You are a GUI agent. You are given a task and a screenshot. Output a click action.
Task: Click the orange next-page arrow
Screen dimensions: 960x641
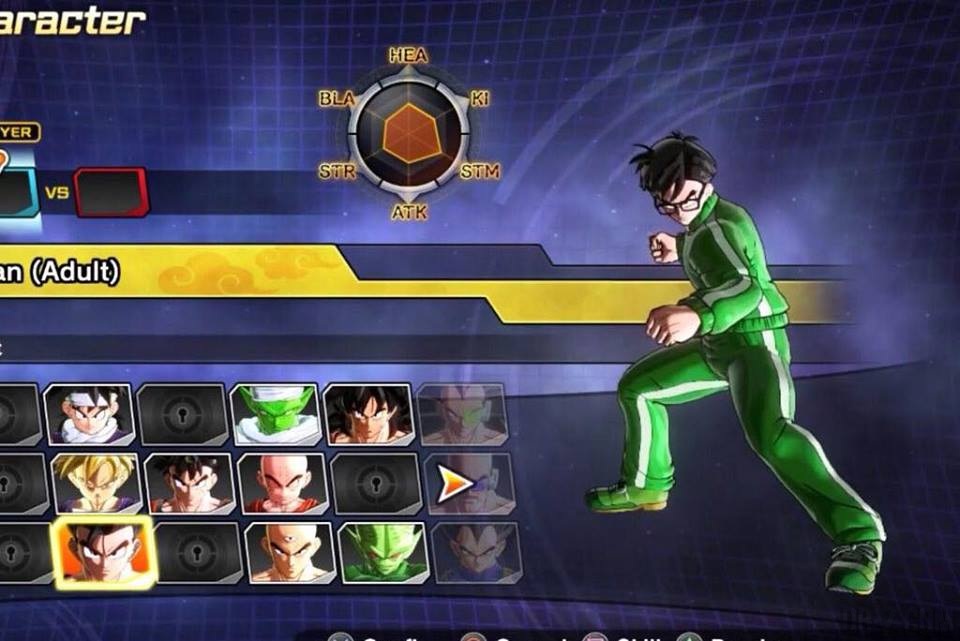coord(455,485)
